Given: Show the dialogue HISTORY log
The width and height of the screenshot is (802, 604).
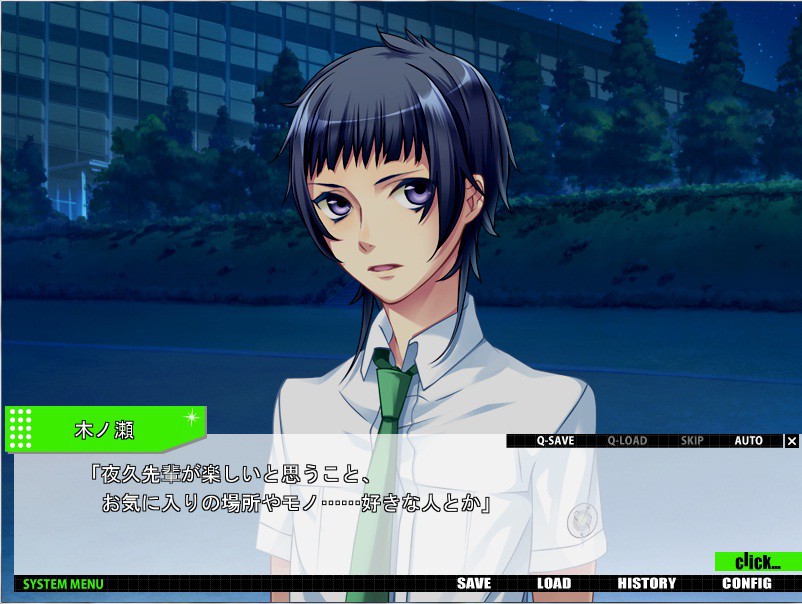Looking at the screenshot, I should tap(646, 584).
